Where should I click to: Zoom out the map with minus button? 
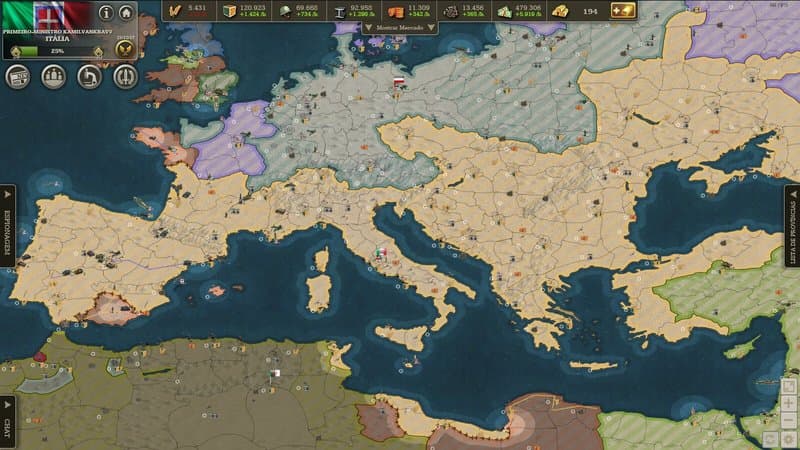pos(789,419)
